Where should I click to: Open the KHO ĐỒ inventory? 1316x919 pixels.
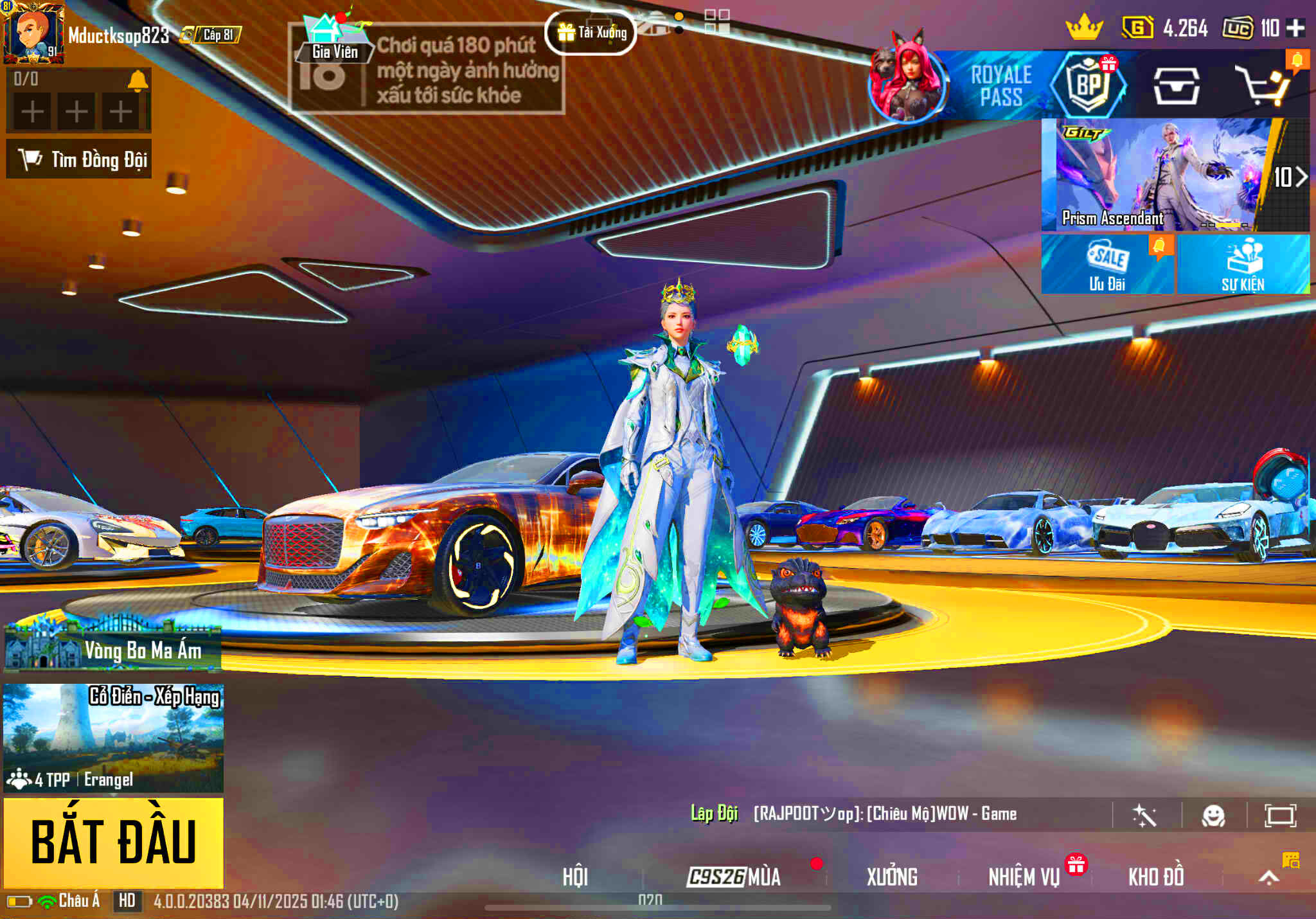1156,877
